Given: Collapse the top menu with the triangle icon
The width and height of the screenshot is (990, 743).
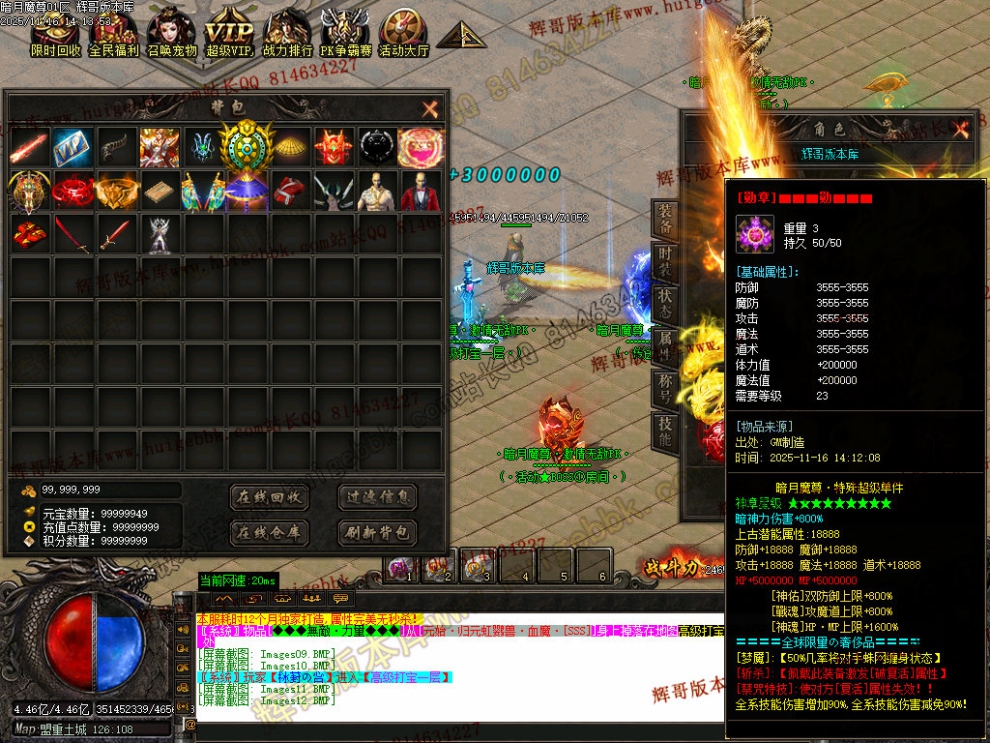Looking at the screenshot, I should (x=461, y=36).
